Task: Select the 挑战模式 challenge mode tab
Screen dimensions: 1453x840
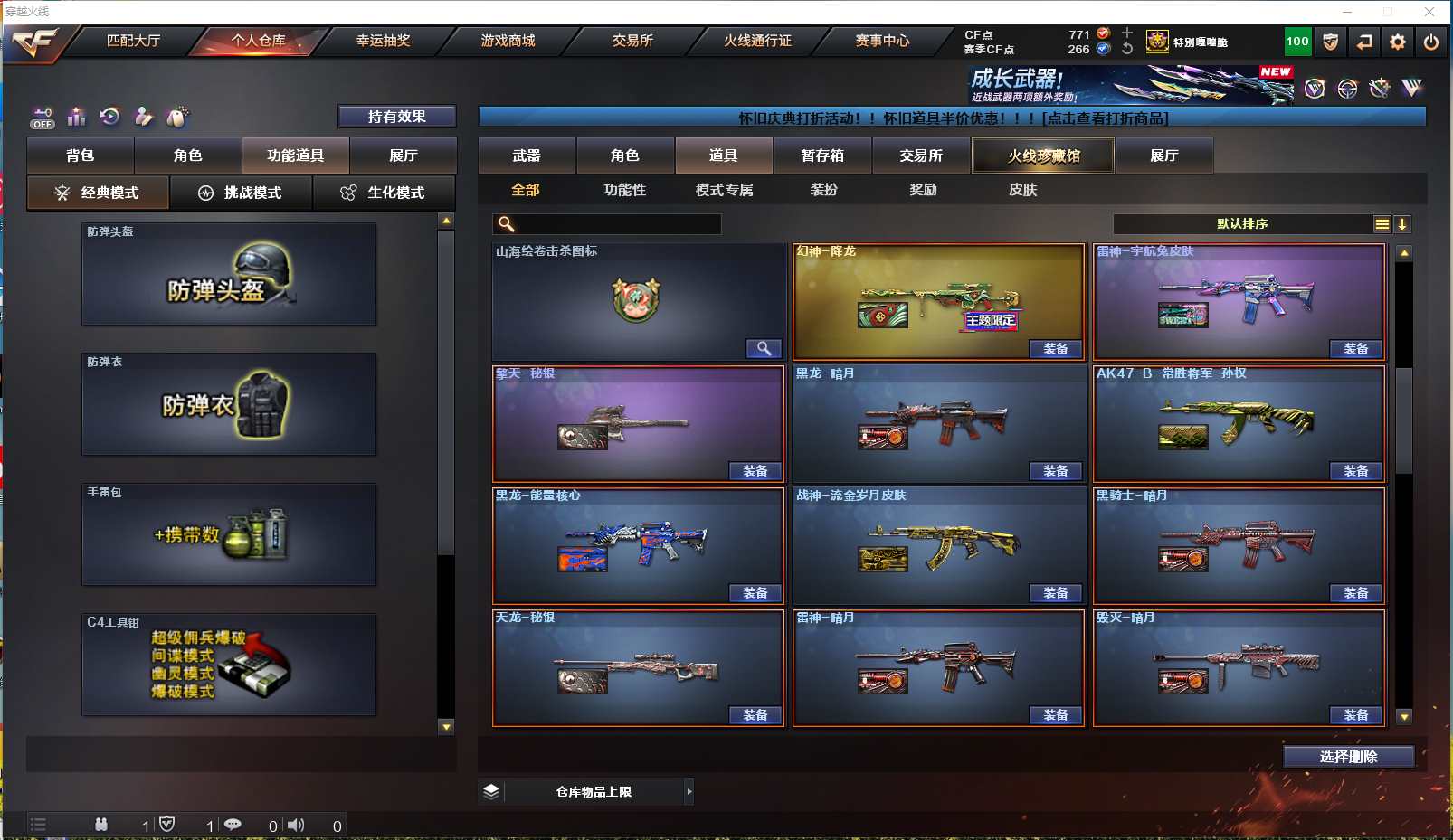Action: (241, 193)
